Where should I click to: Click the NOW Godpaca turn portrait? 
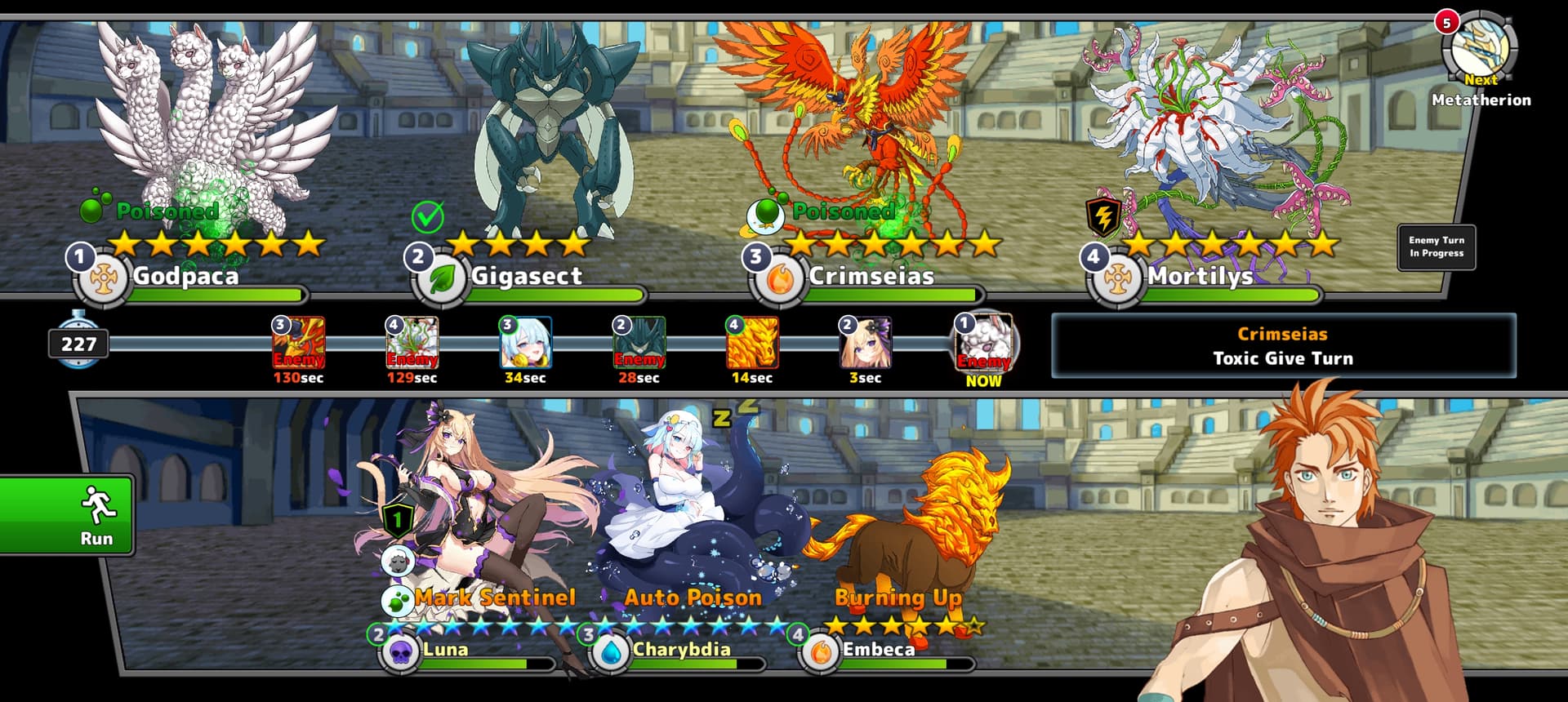coord(984,341)
